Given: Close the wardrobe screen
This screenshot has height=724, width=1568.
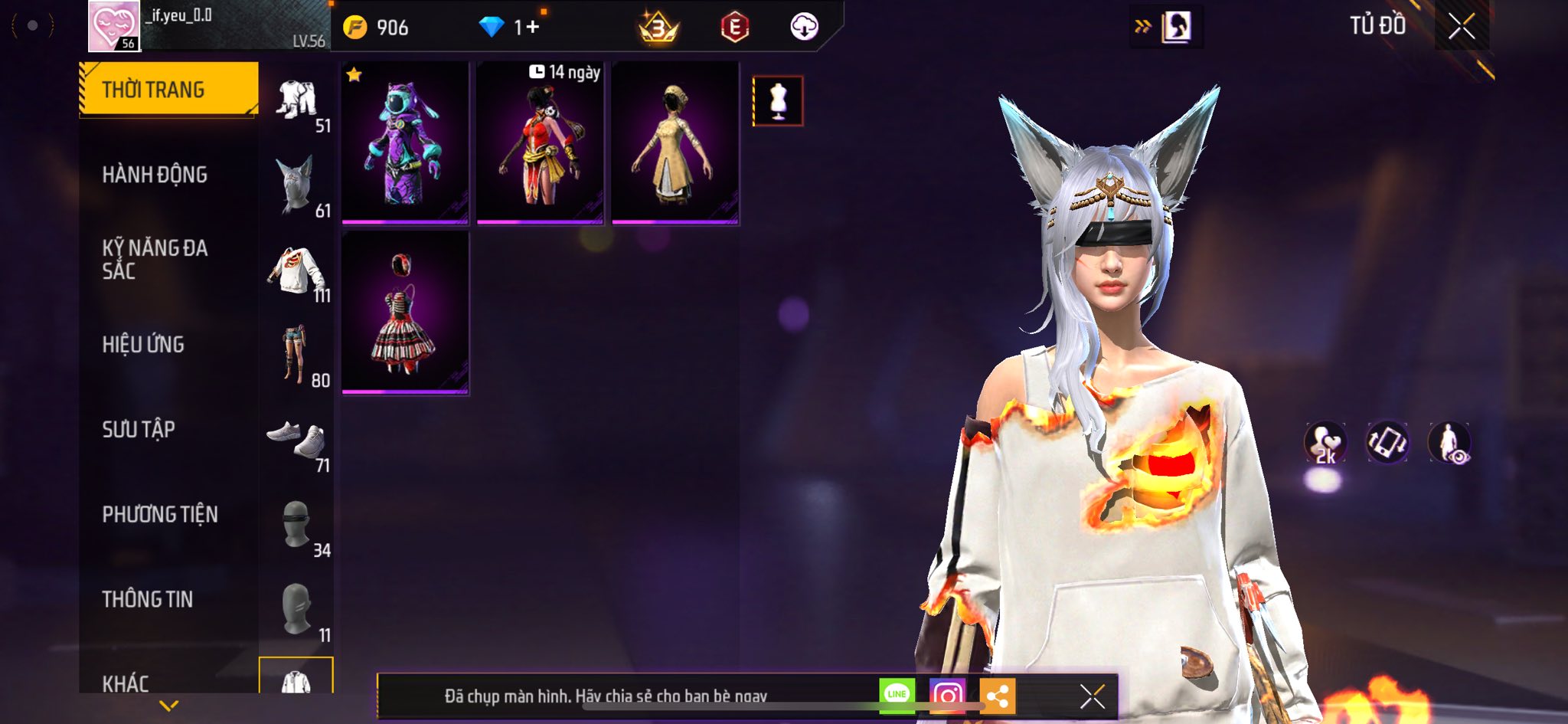Looking at the screenshot, I should pyautogui.click(x=1461, y=27).
